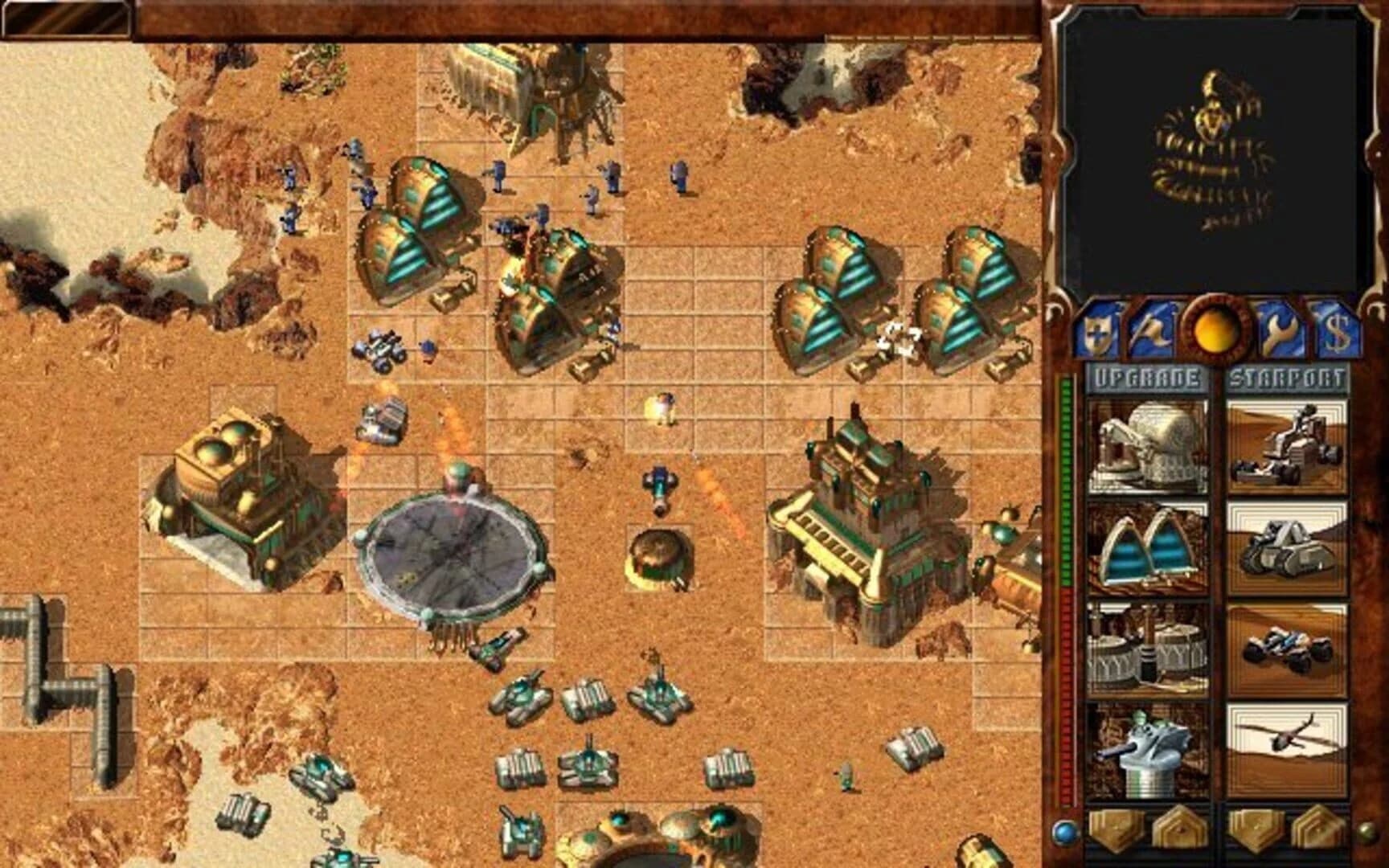This screenshot has width=1389, height=868.
Task: Open the orange orb options globe
Action: click(x=1215, y=331)
